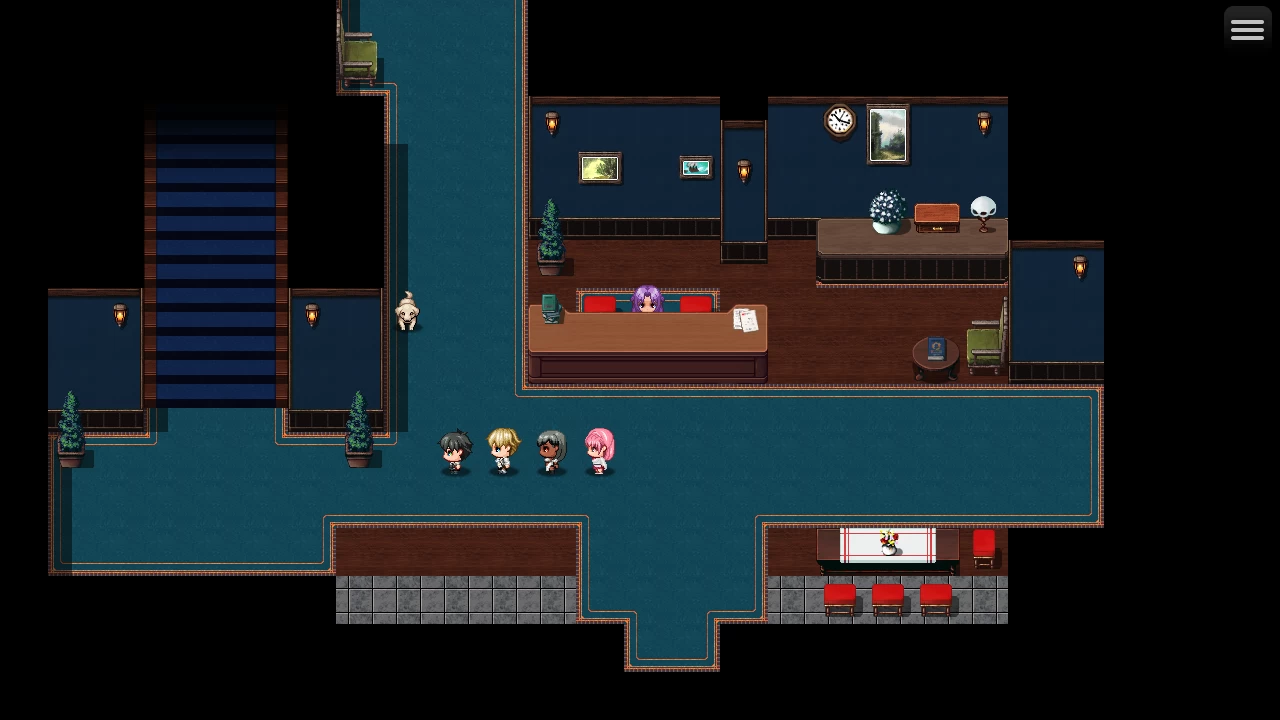Select the pink-haired character in the hallway
This screenshot has width=1280, height=720.
pyautogui.click(x=599, y=450)
